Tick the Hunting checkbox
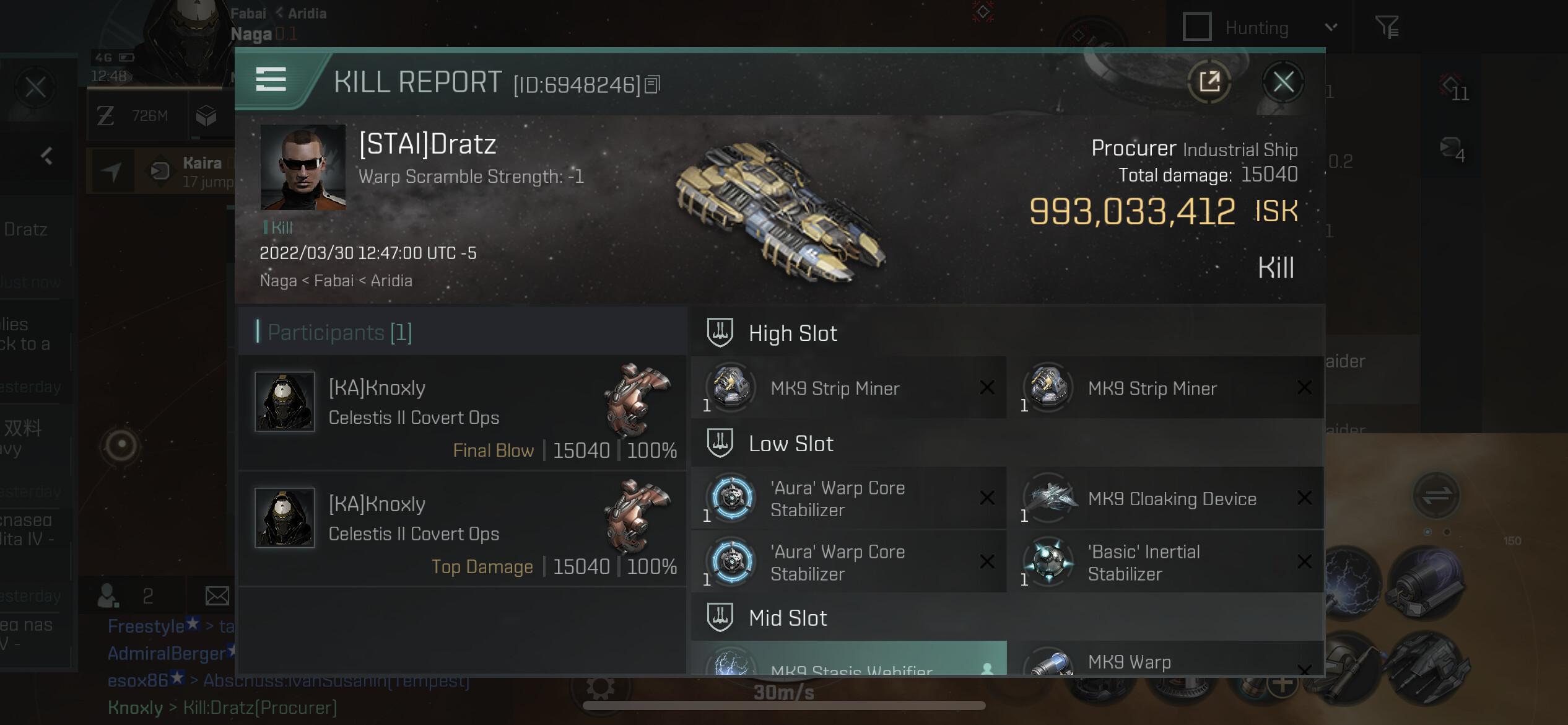The image size is (1568, 725). [1196, 27]
